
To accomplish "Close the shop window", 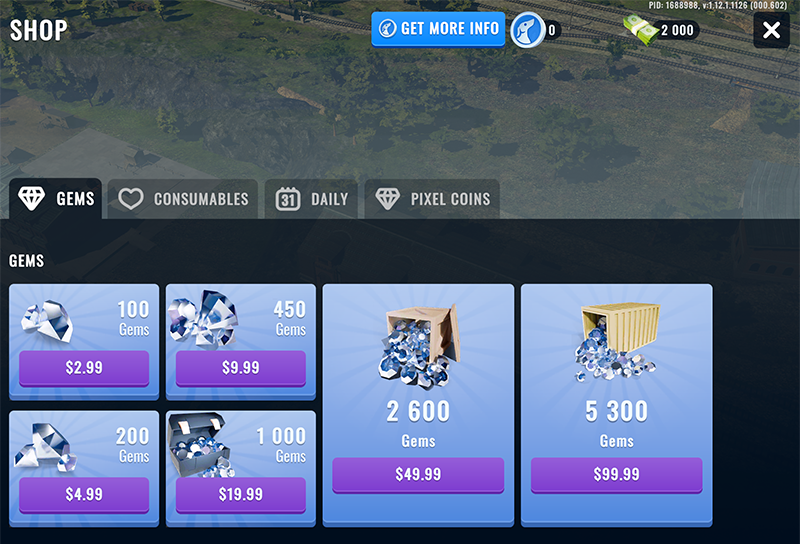I will pyautogui.click(x=771, y=30).
